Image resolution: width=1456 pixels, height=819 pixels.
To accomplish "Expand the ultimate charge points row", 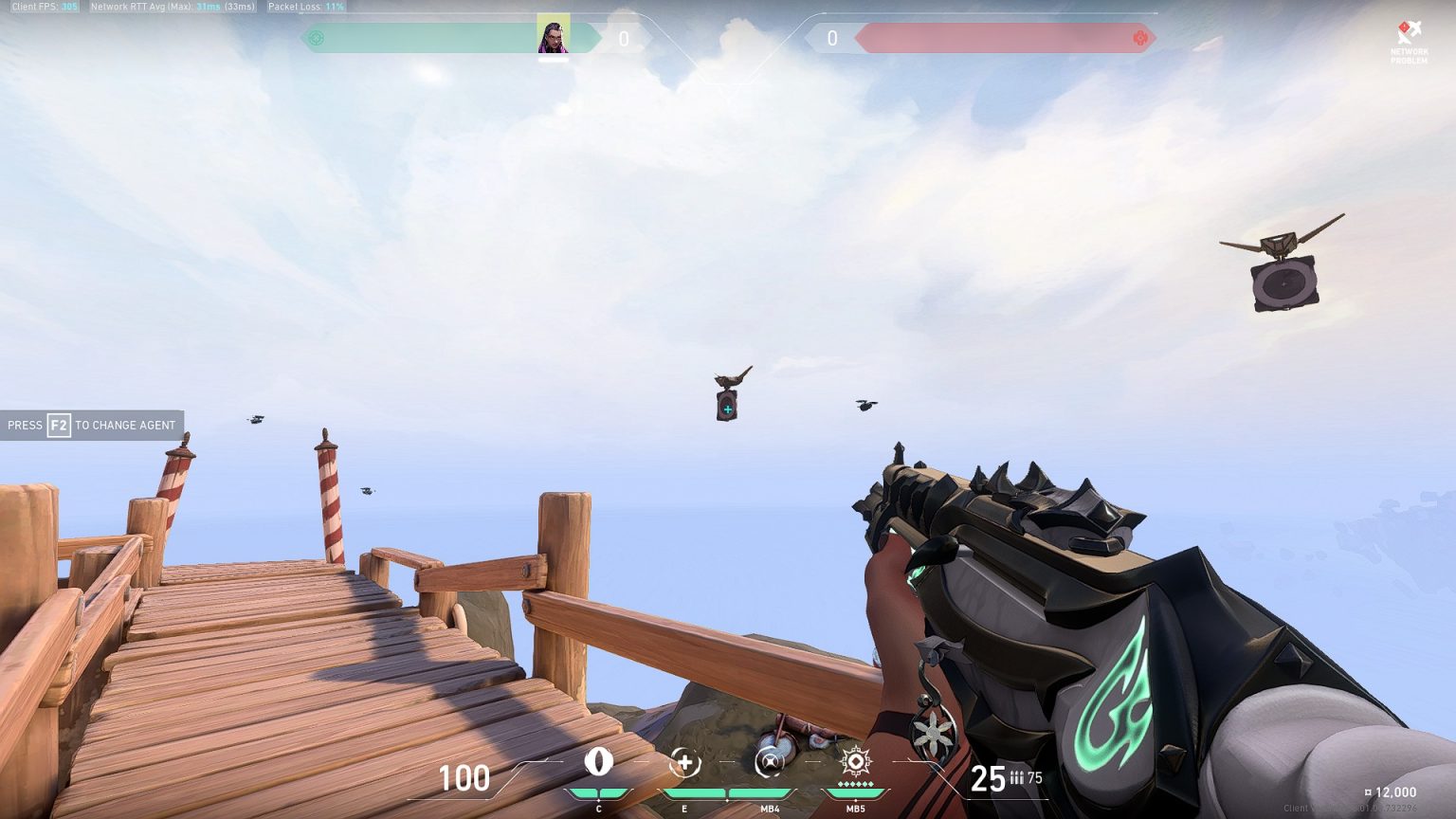I will click(x=858, y=785).
